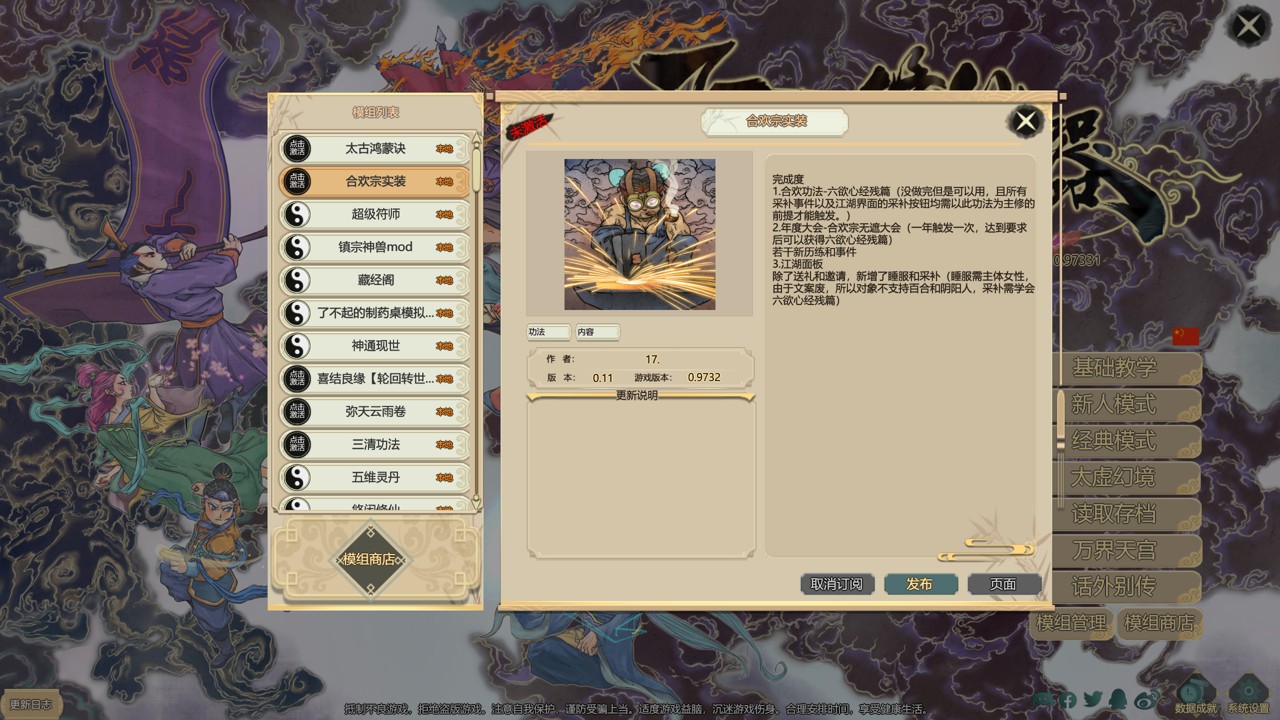Pick the 神通现世 mod row
The image size is (1280, 720).
coord(375,346)
